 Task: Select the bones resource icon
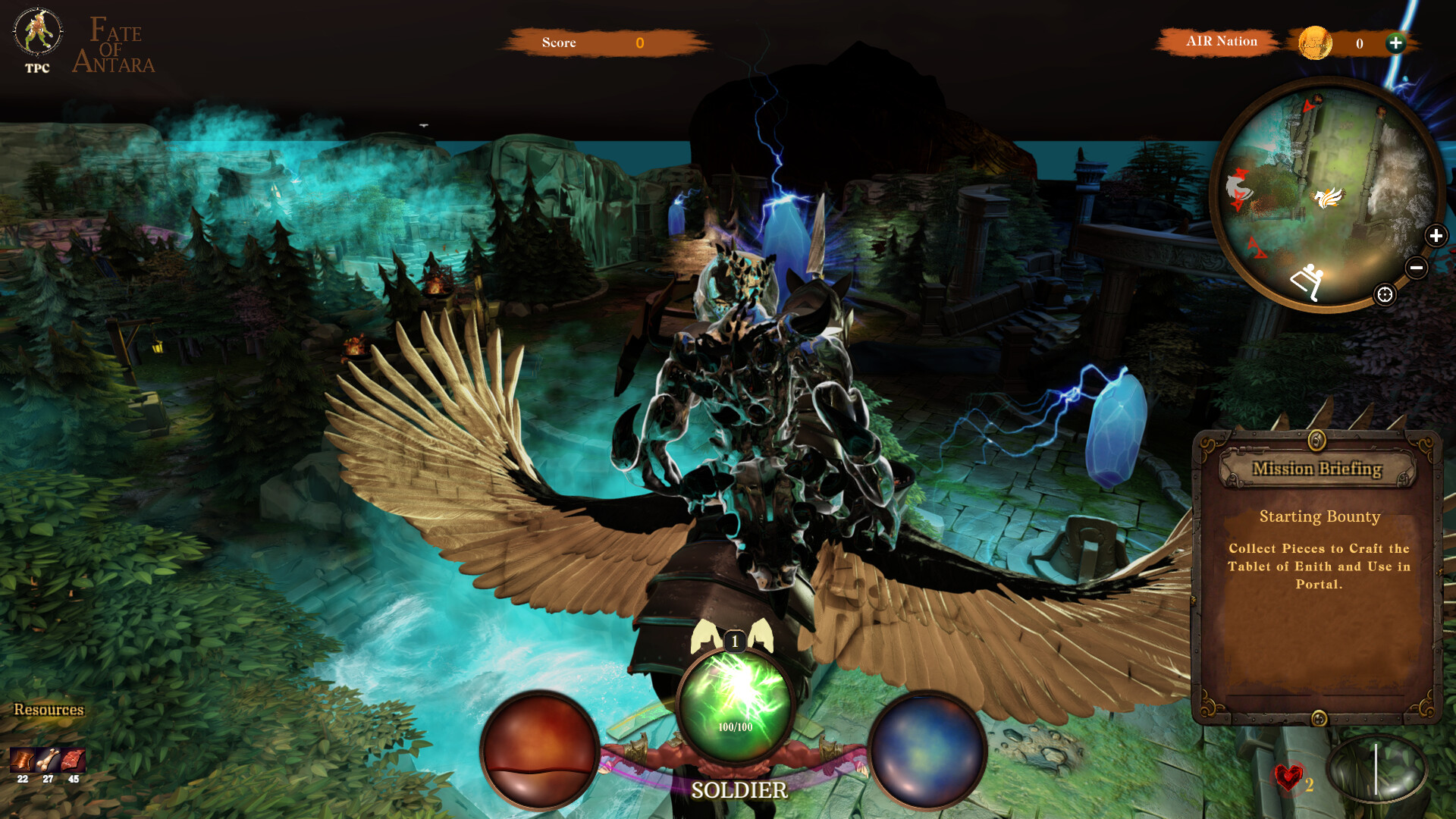coord(48,760)
